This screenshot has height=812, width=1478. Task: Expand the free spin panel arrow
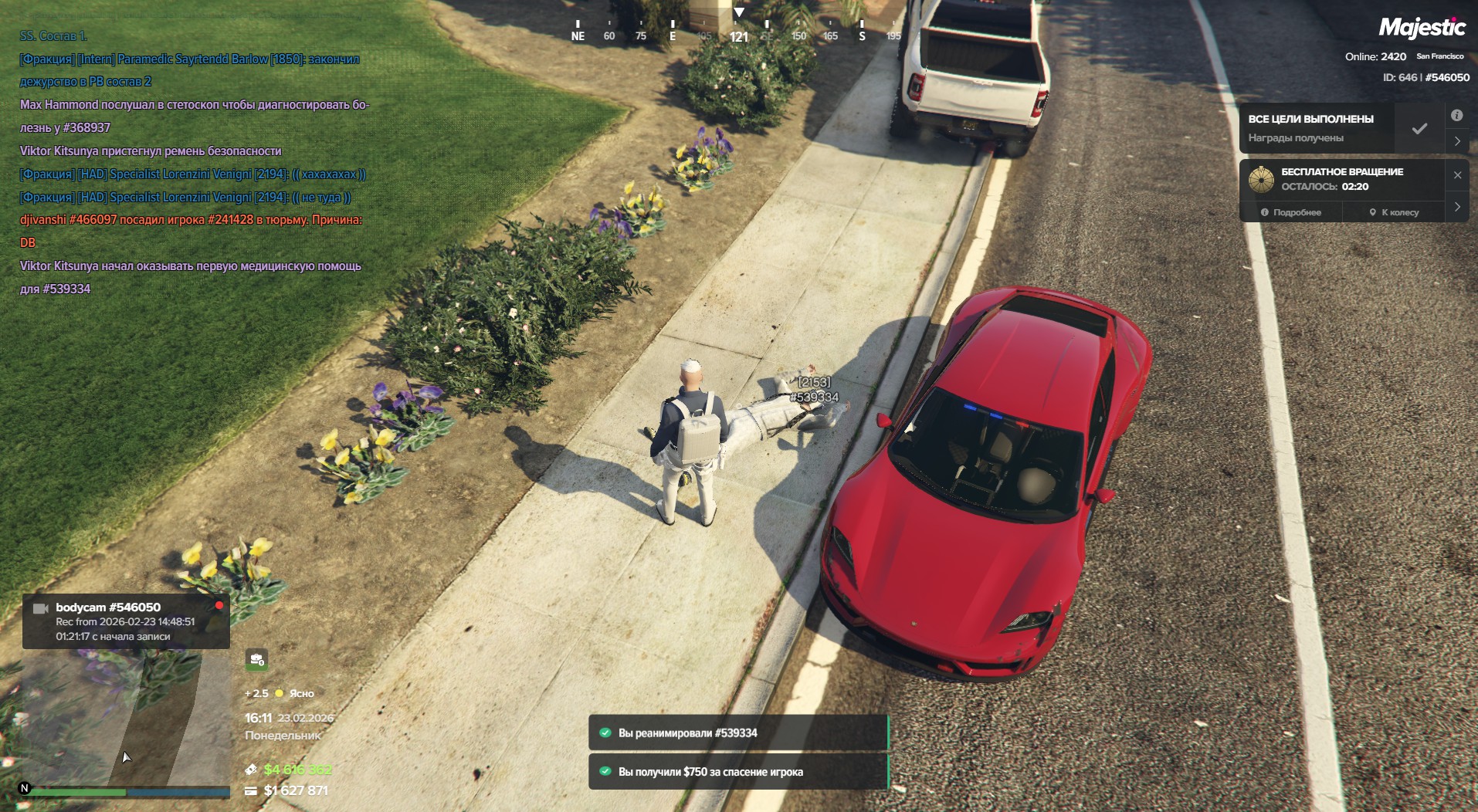point(1457,207)
